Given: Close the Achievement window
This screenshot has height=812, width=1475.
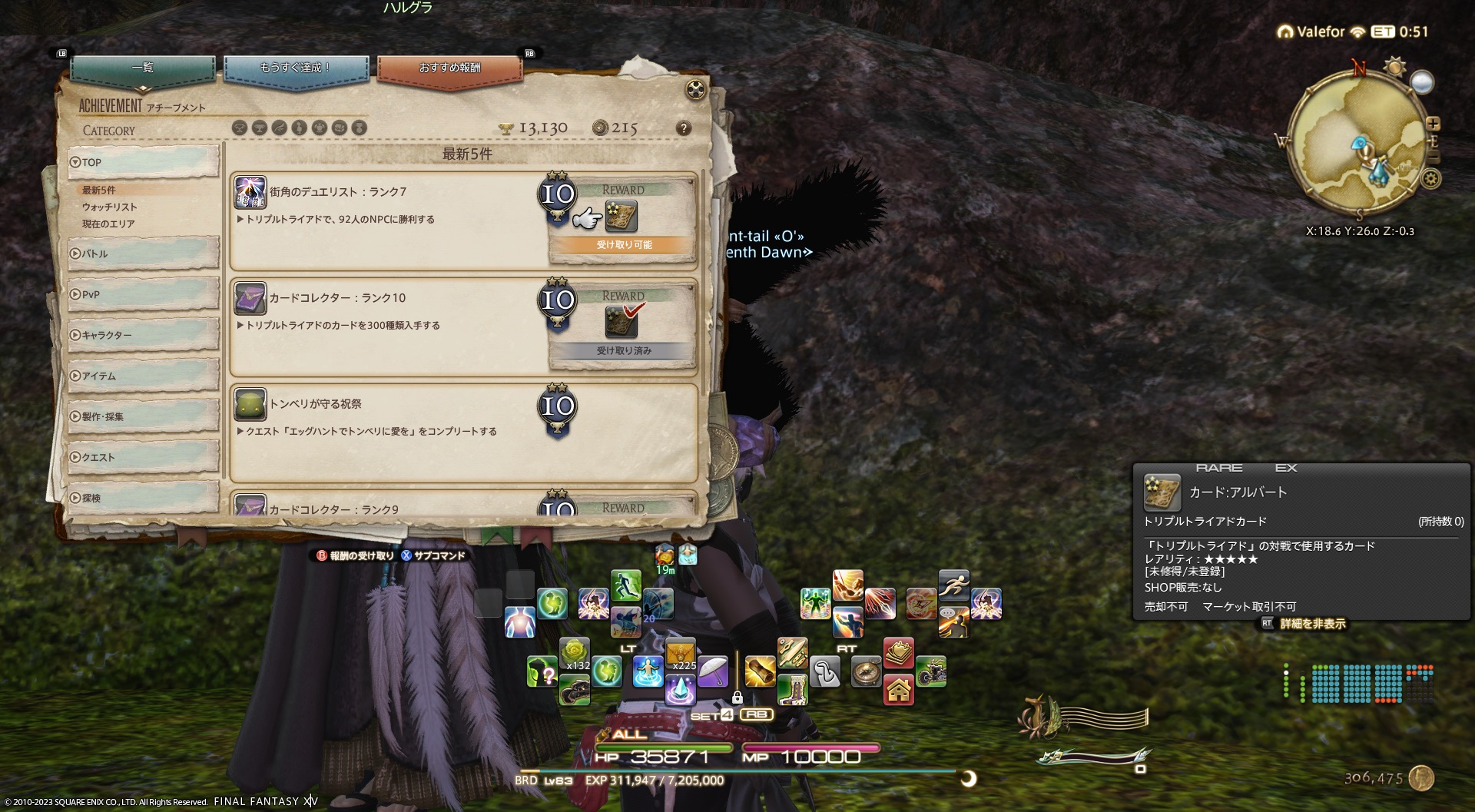Looking at the screenshot, I should coord(694,90).
